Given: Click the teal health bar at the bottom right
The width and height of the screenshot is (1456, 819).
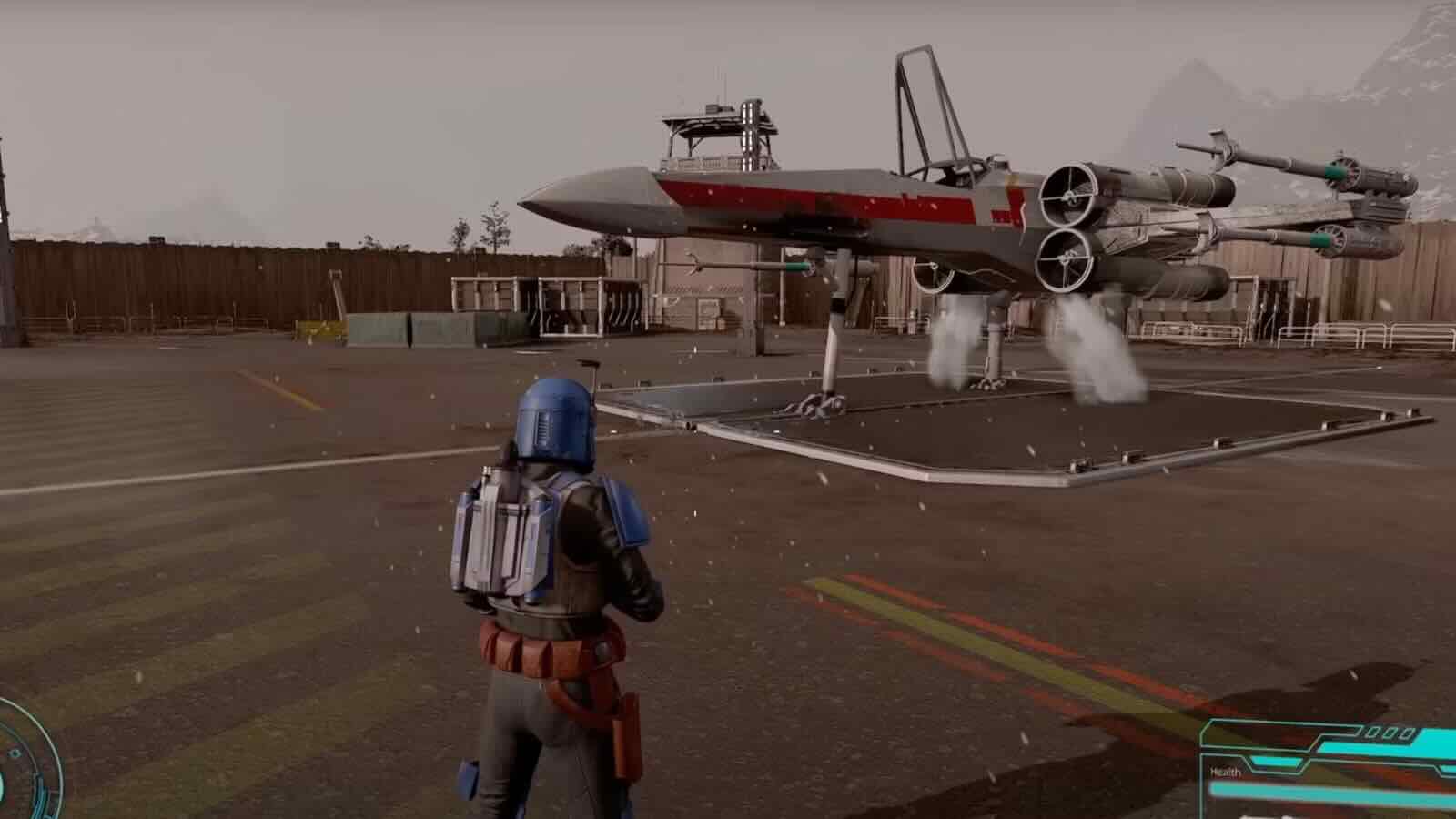Looking at the screenshot, I should click(1319, 790).
